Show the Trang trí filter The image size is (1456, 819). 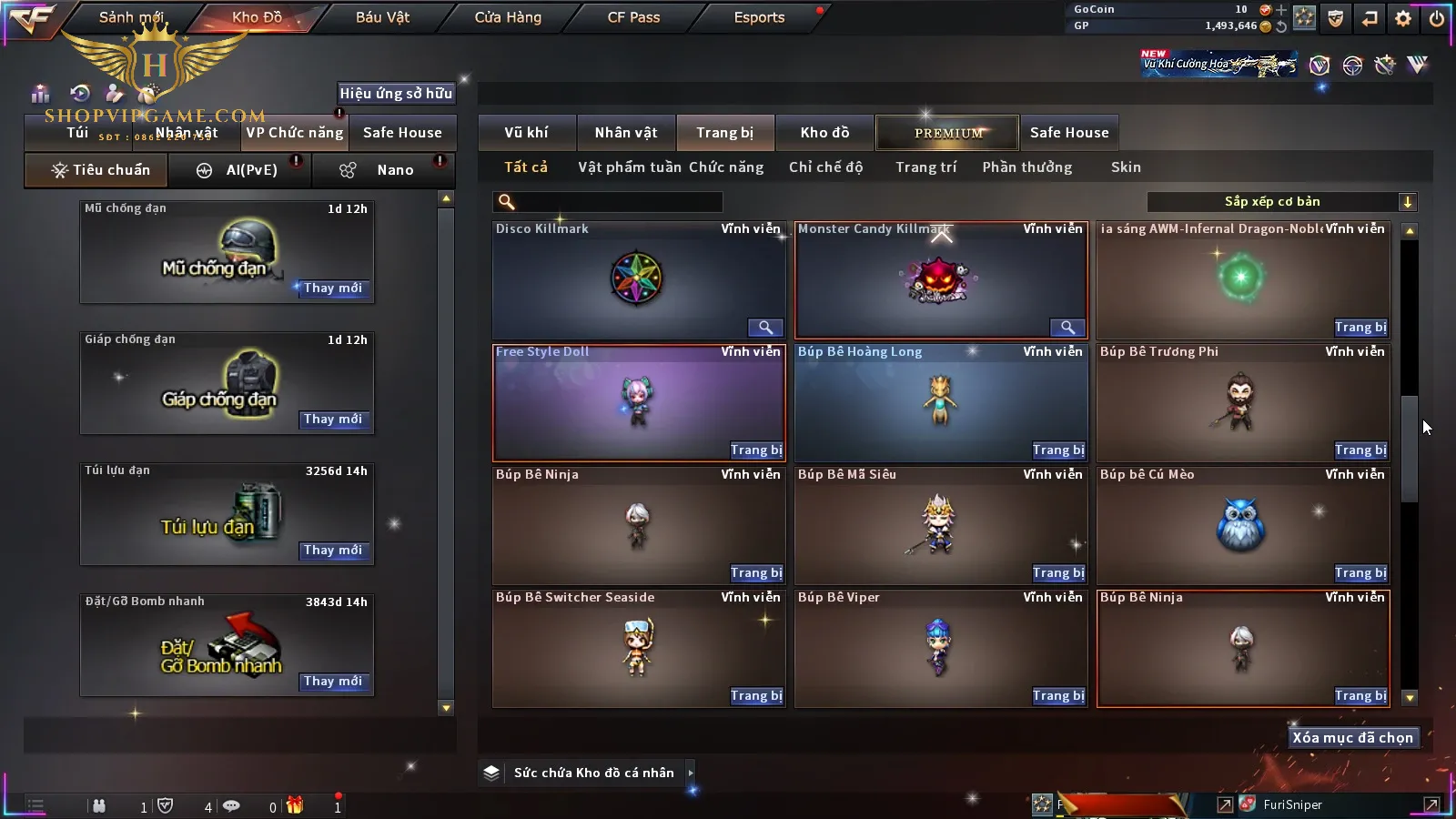(x=925, y=167)
